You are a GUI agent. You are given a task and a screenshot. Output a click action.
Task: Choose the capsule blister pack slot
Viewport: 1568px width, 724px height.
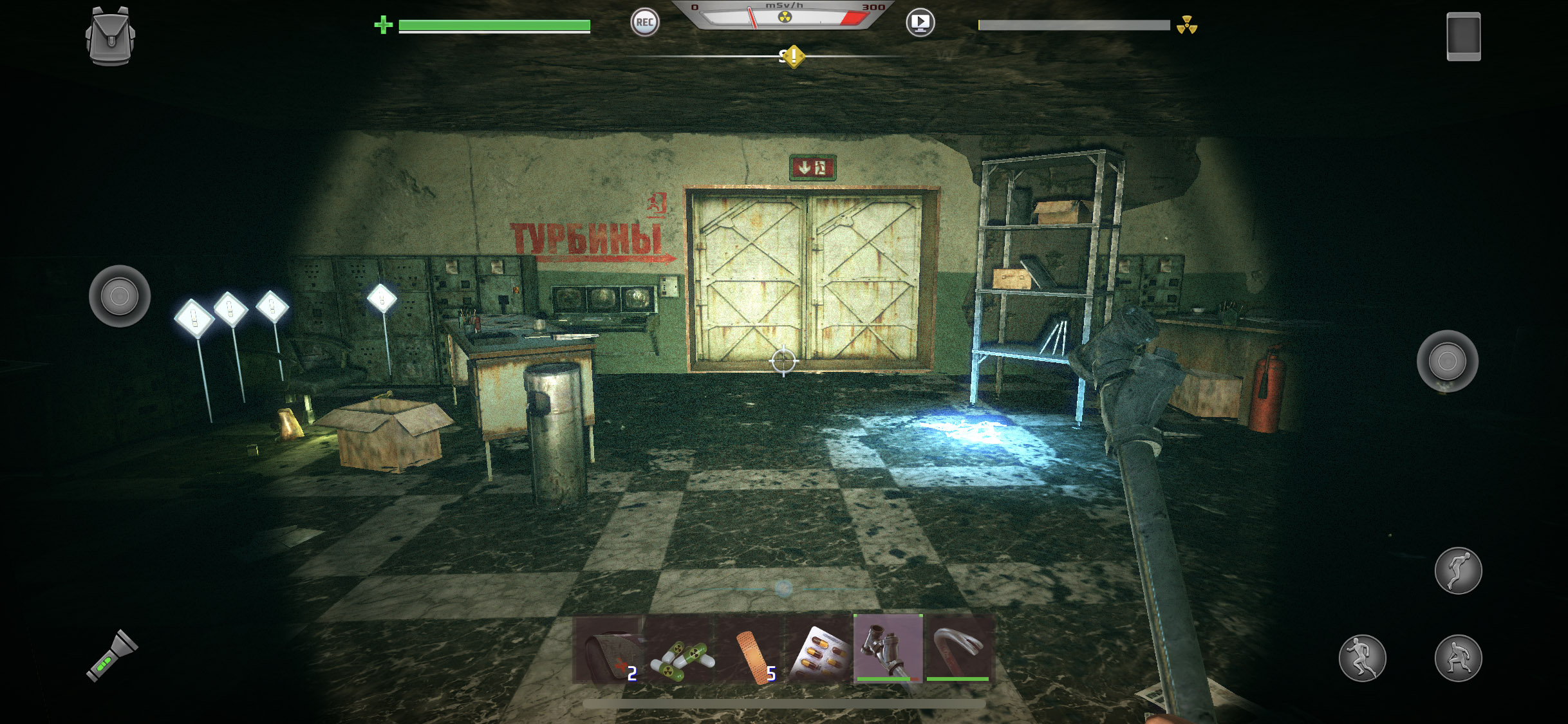(x=819, y=649)
